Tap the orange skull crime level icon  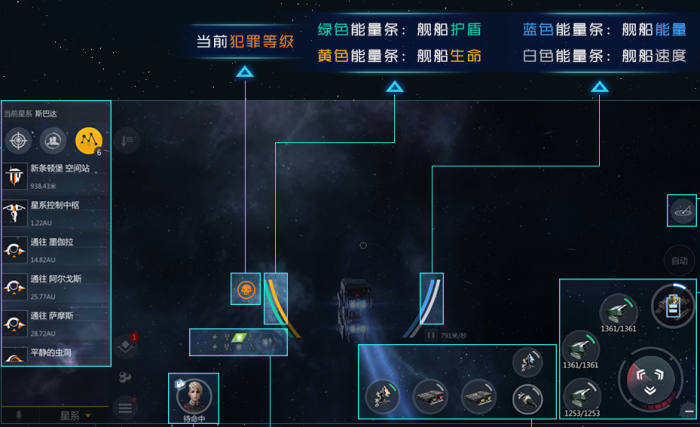click(245, 289)
